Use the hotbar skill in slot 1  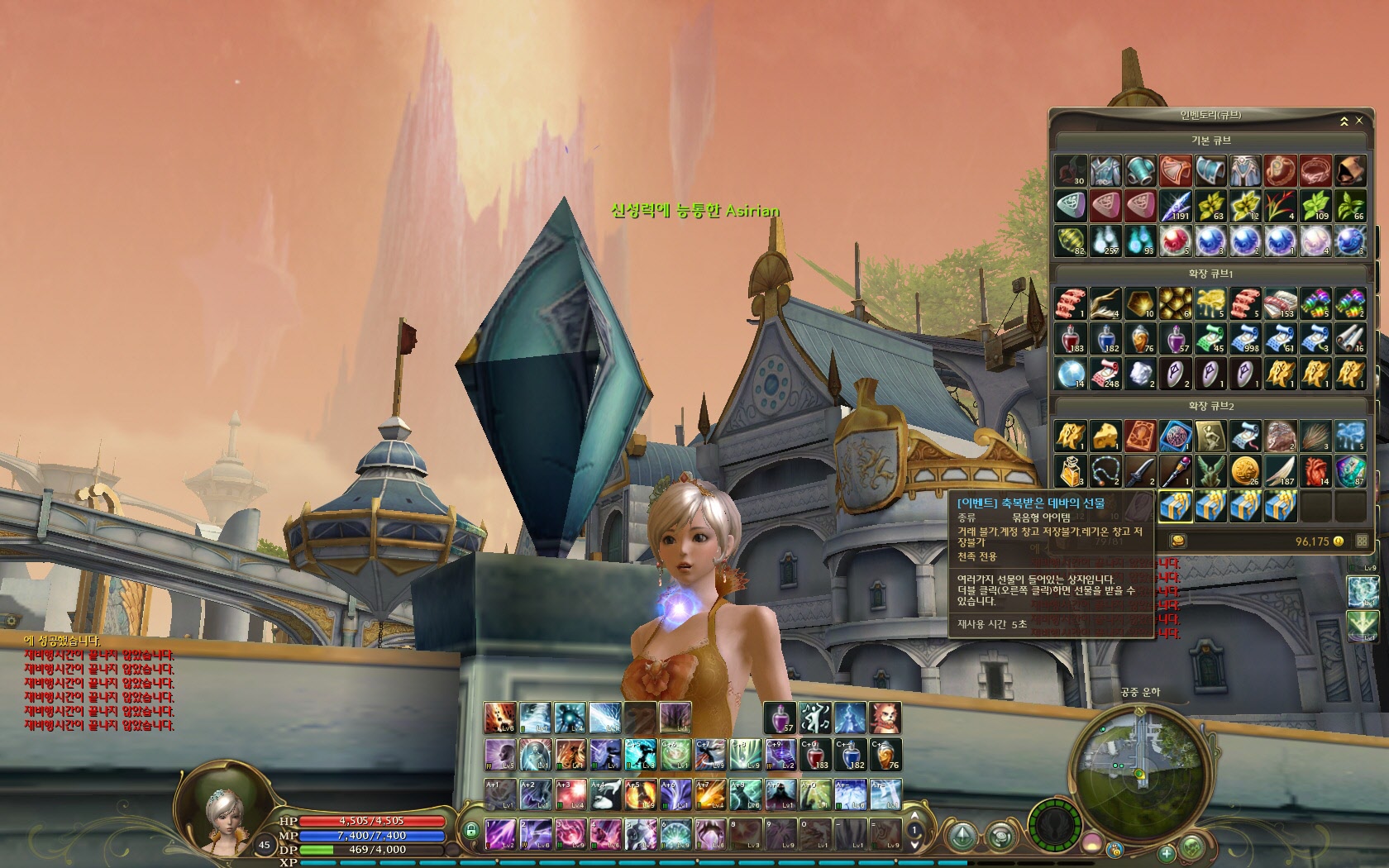point(499,833)
